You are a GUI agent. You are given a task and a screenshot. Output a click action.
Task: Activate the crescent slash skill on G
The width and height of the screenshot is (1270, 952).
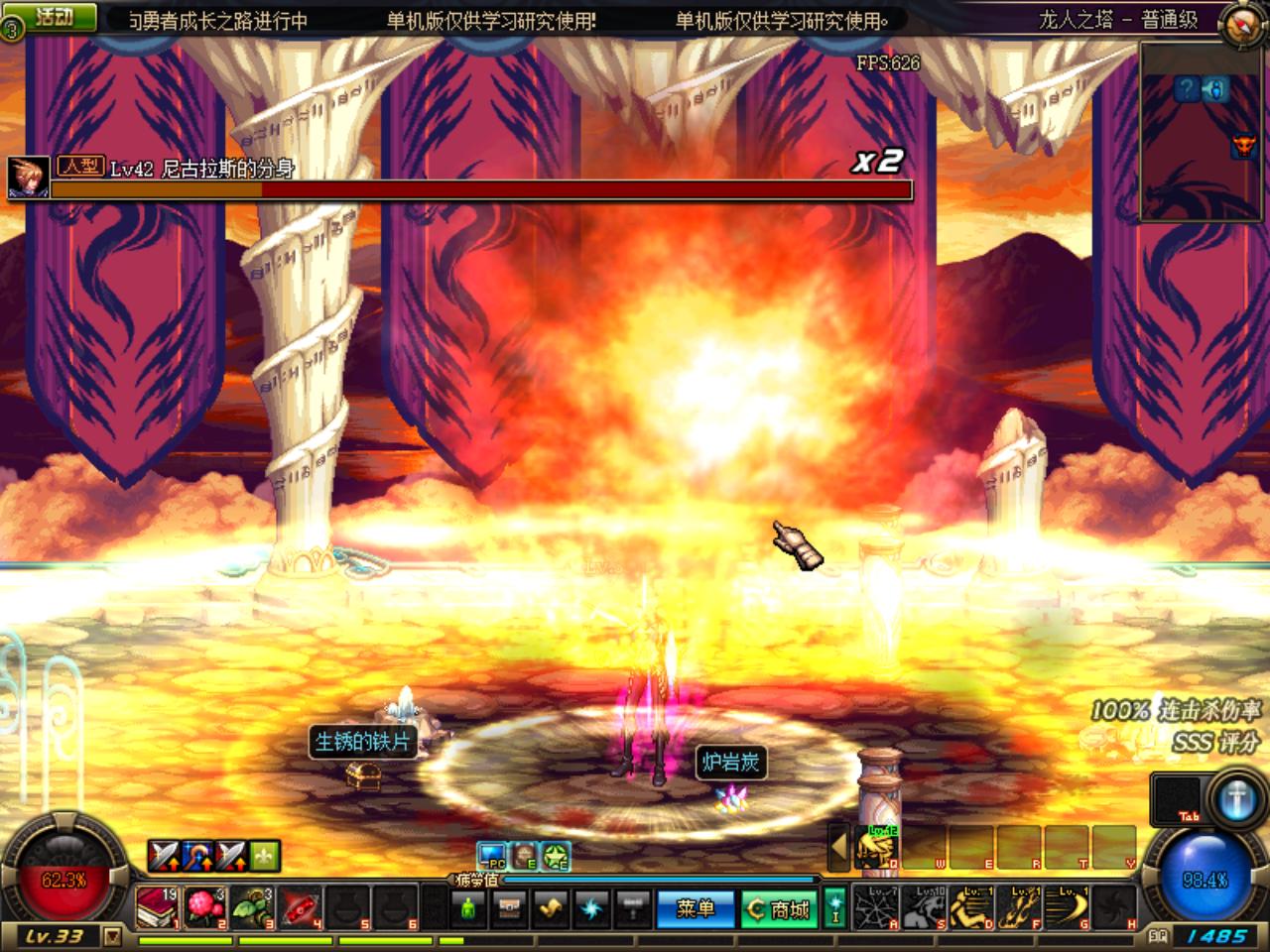[1069, 908]
